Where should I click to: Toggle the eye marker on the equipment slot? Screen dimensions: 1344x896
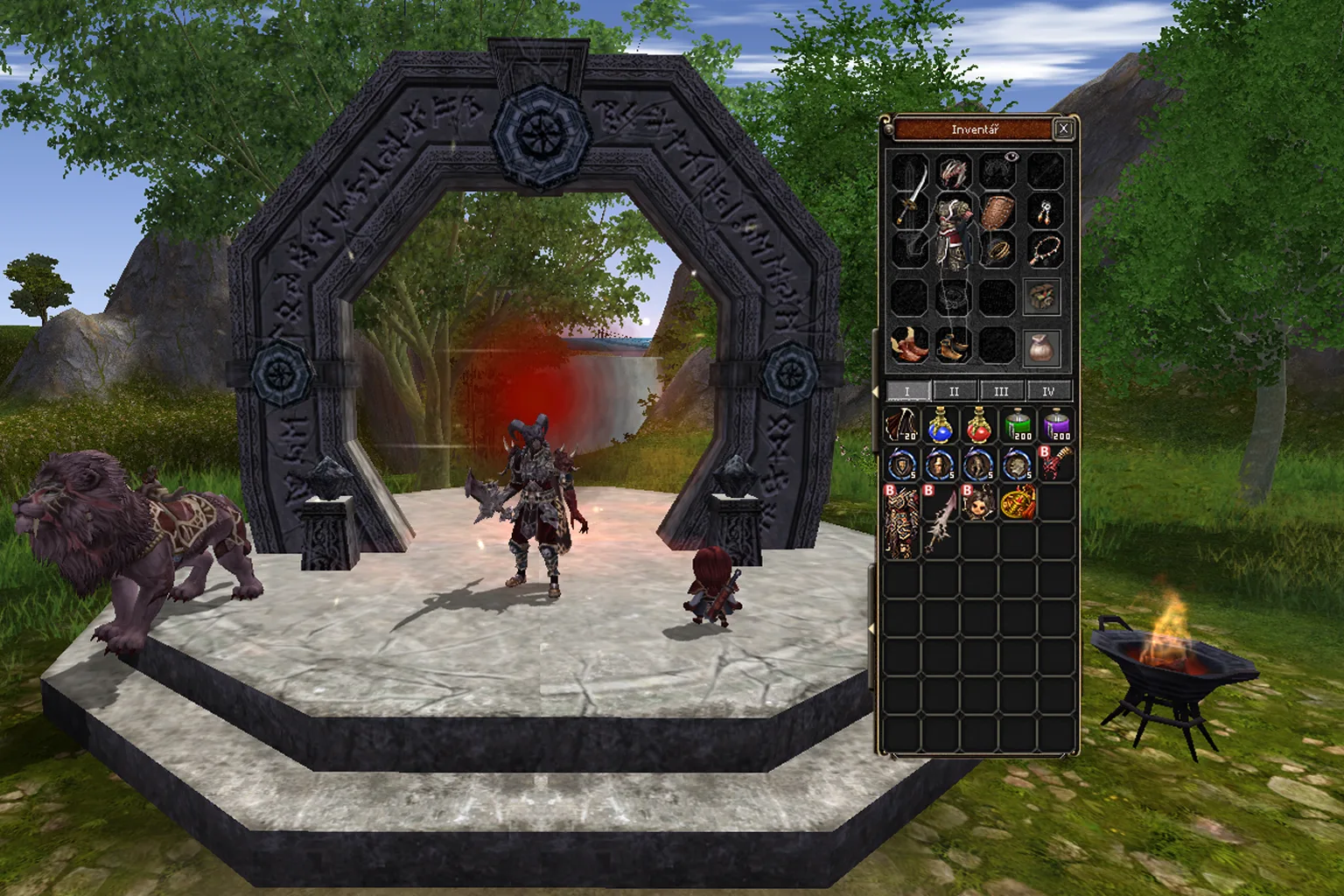[x=1012, y=156]
